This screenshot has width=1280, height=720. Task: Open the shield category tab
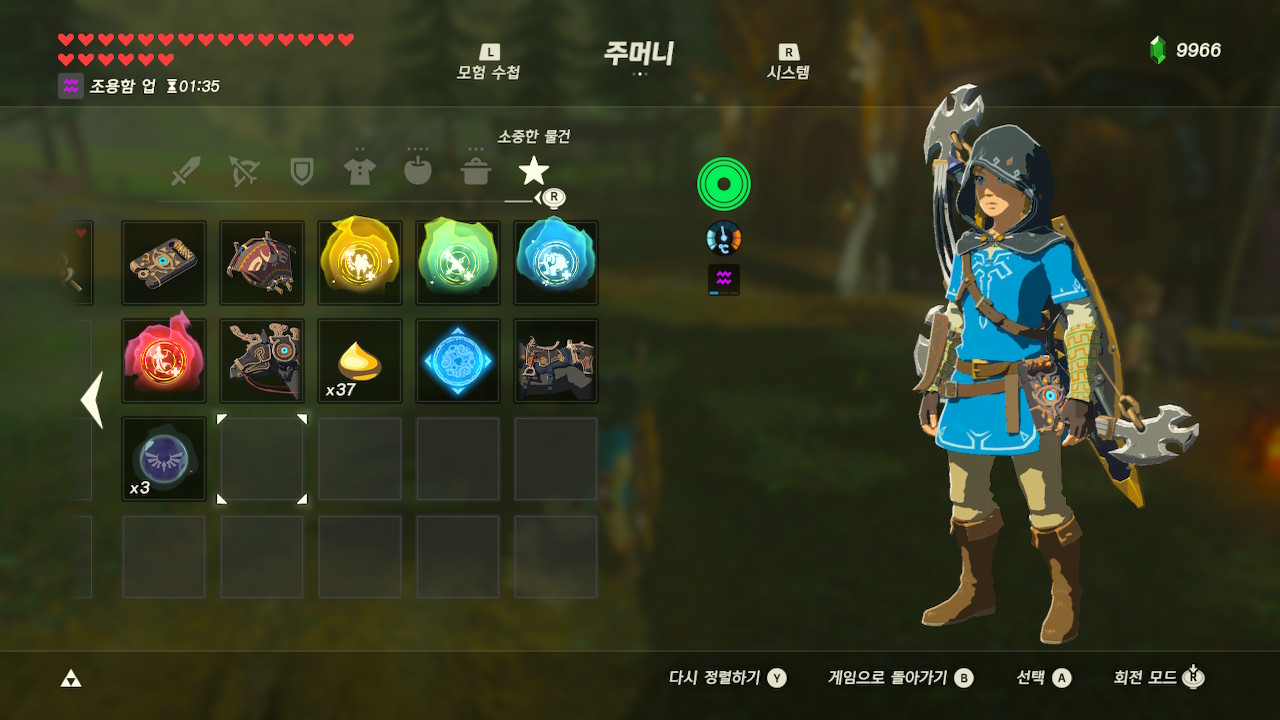(x=301, y=171)
